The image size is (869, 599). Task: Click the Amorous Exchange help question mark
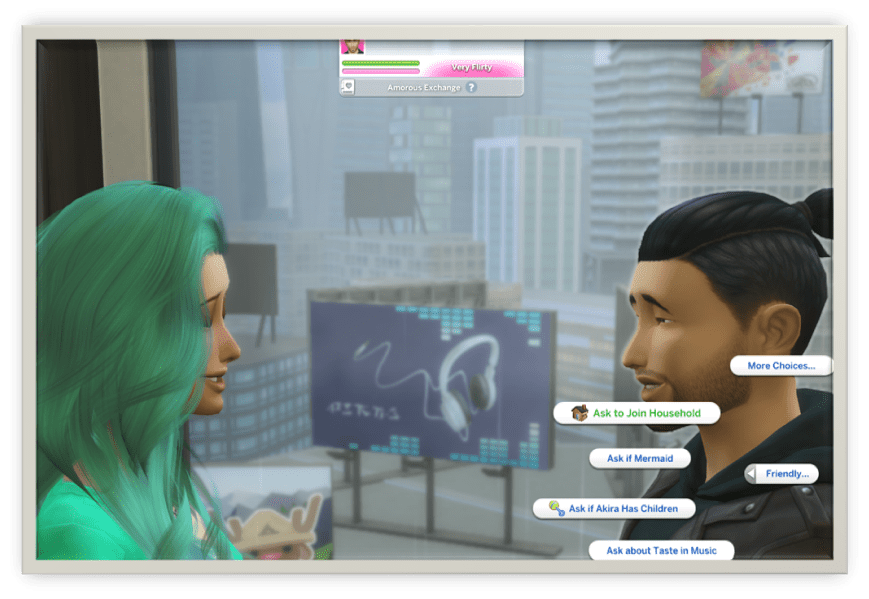(471, 88)
